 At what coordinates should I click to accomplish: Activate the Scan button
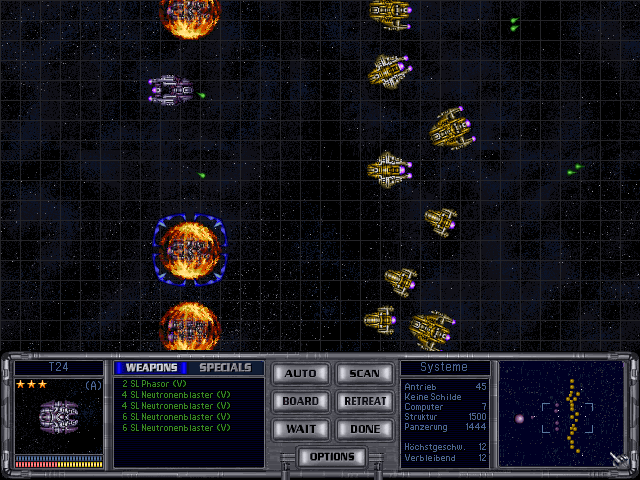[x=364, y=373]
